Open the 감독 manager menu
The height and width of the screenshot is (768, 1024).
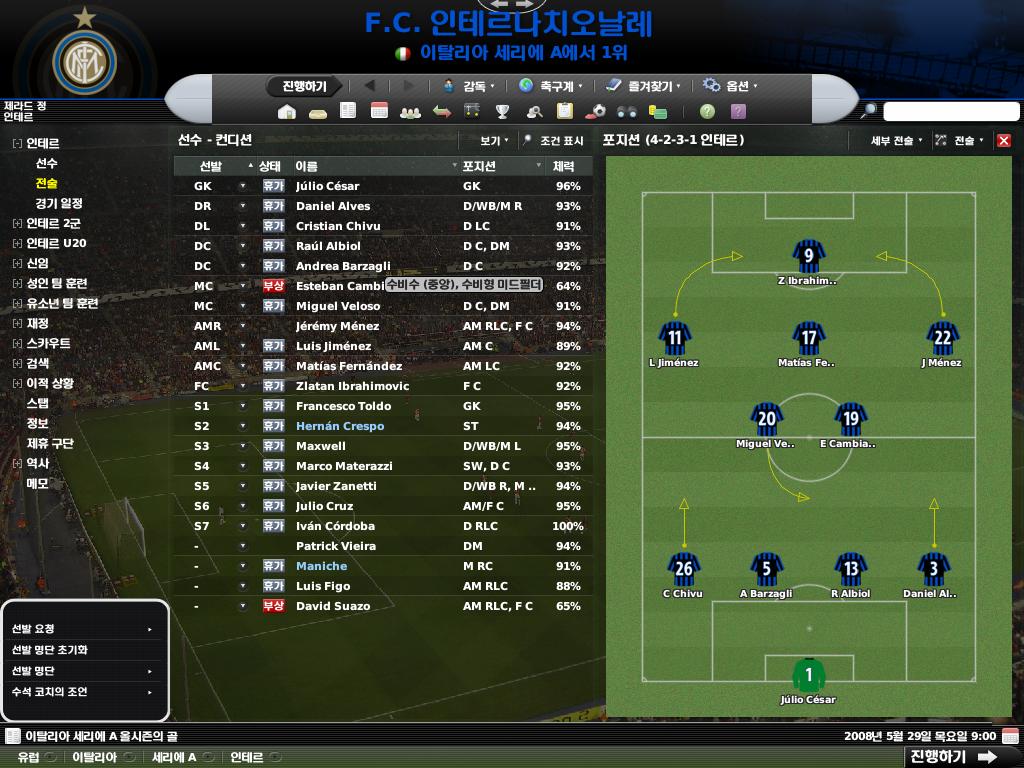(473, 86)
